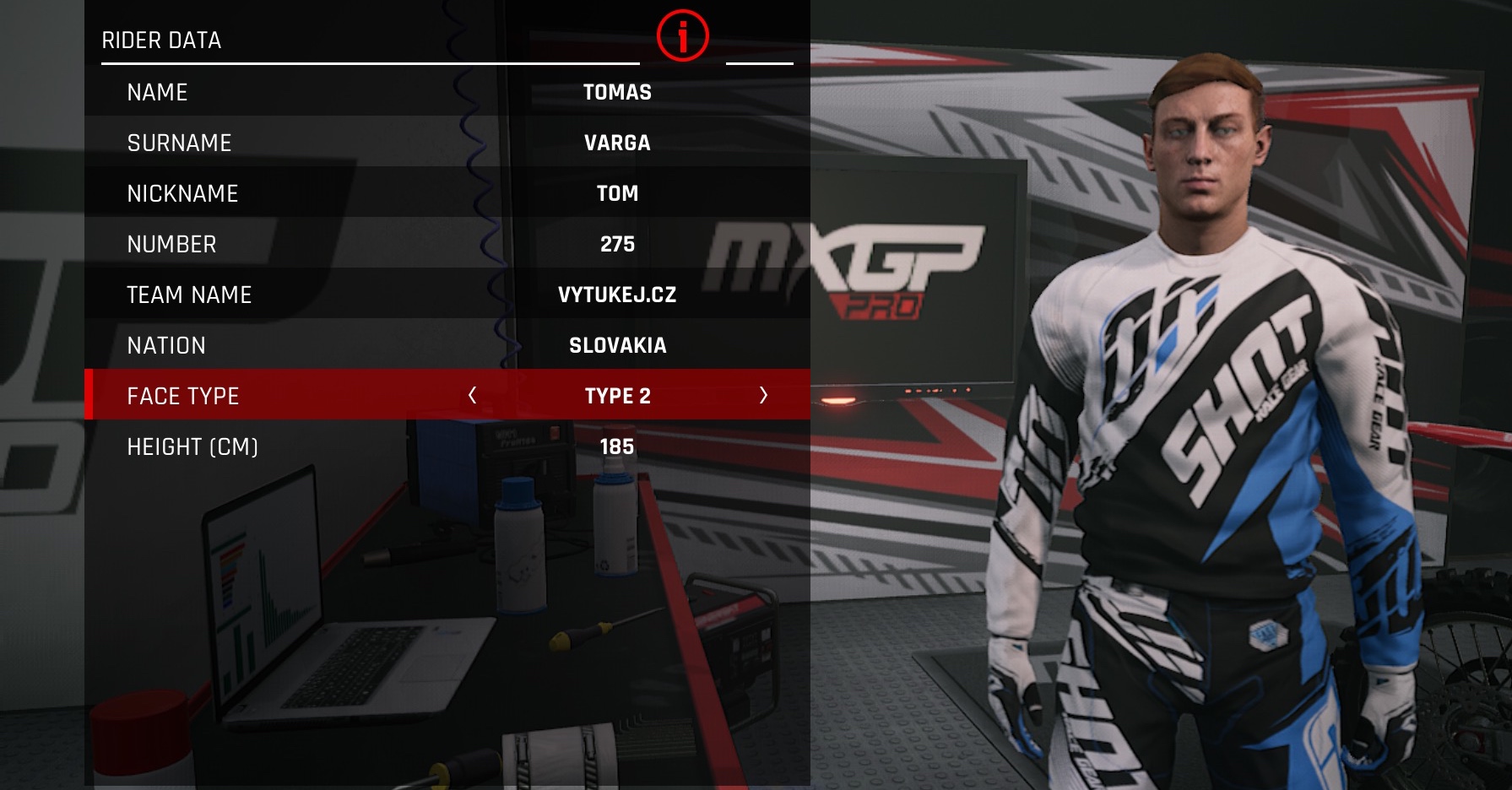Select the rider Number 275 row
This screenshot has width=1512, height=790.
point(447,244)
